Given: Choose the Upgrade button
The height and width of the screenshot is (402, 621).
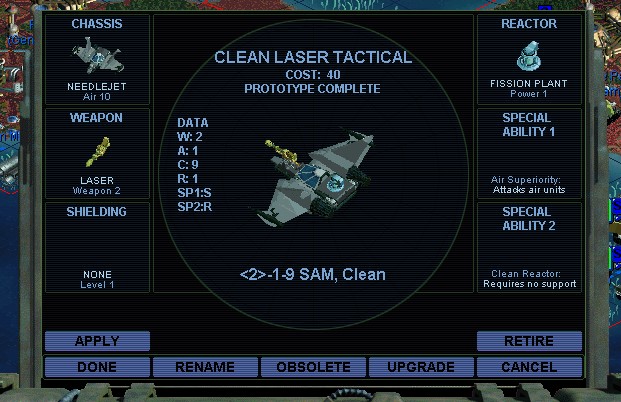Looking at the screenshot, I should coord(421,367).
